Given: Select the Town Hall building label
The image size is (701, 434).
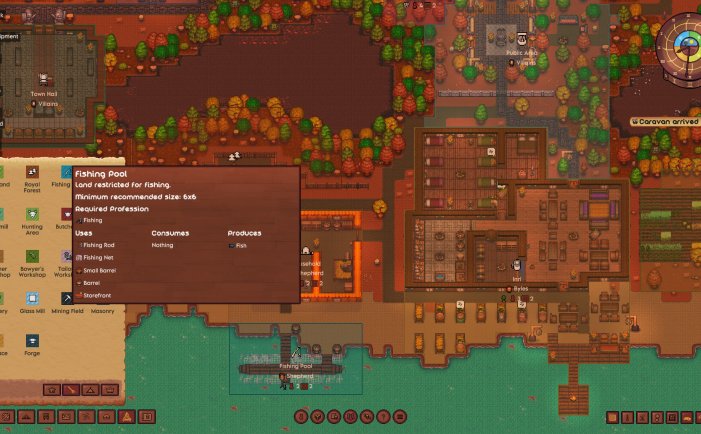Looking at the screenshot, I should click(x=44, y=94).
